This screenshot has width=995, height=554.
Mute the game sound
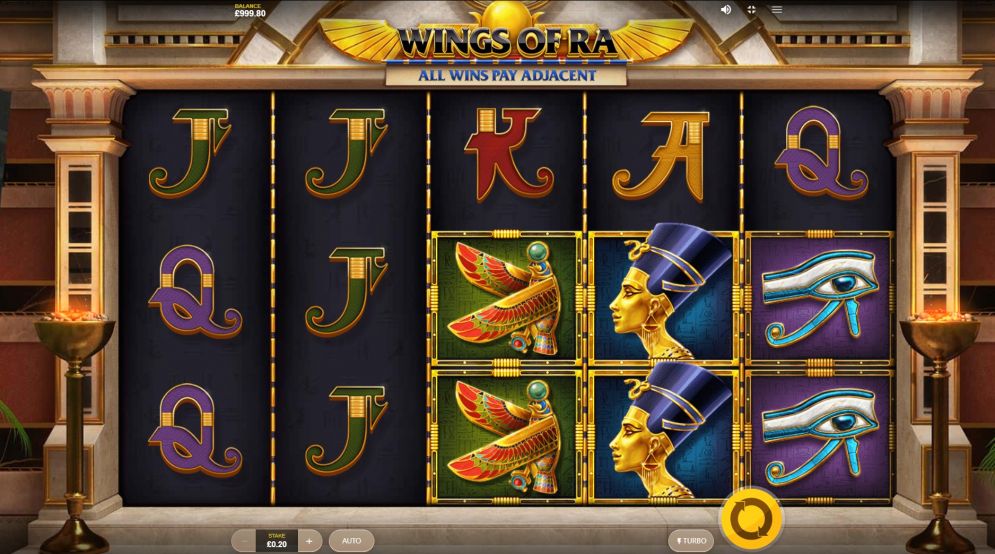(x=726, y=9)
